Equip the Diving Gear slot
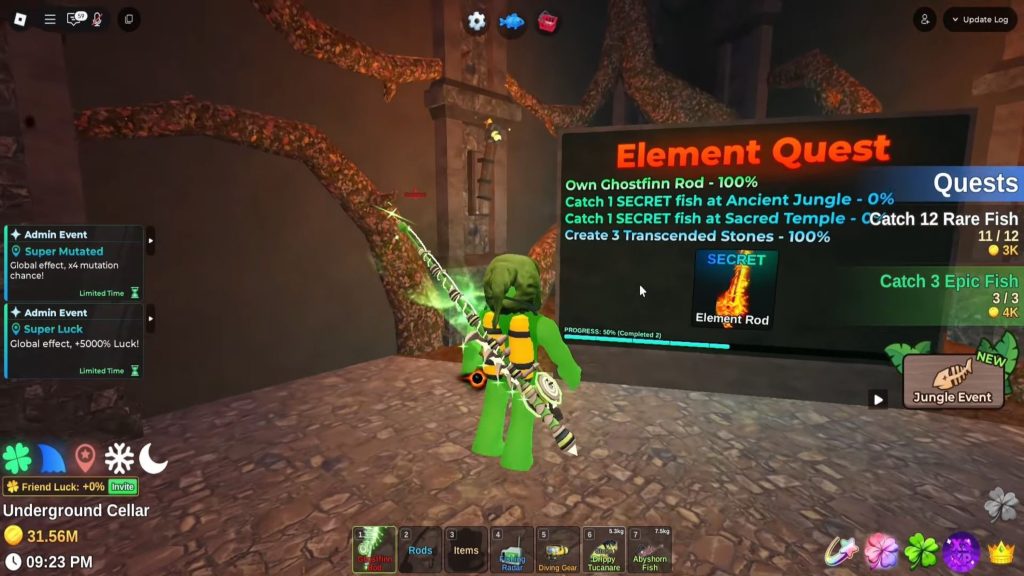Image resolution: width=1024 pixels, height=576 pixels. point(558,549)
